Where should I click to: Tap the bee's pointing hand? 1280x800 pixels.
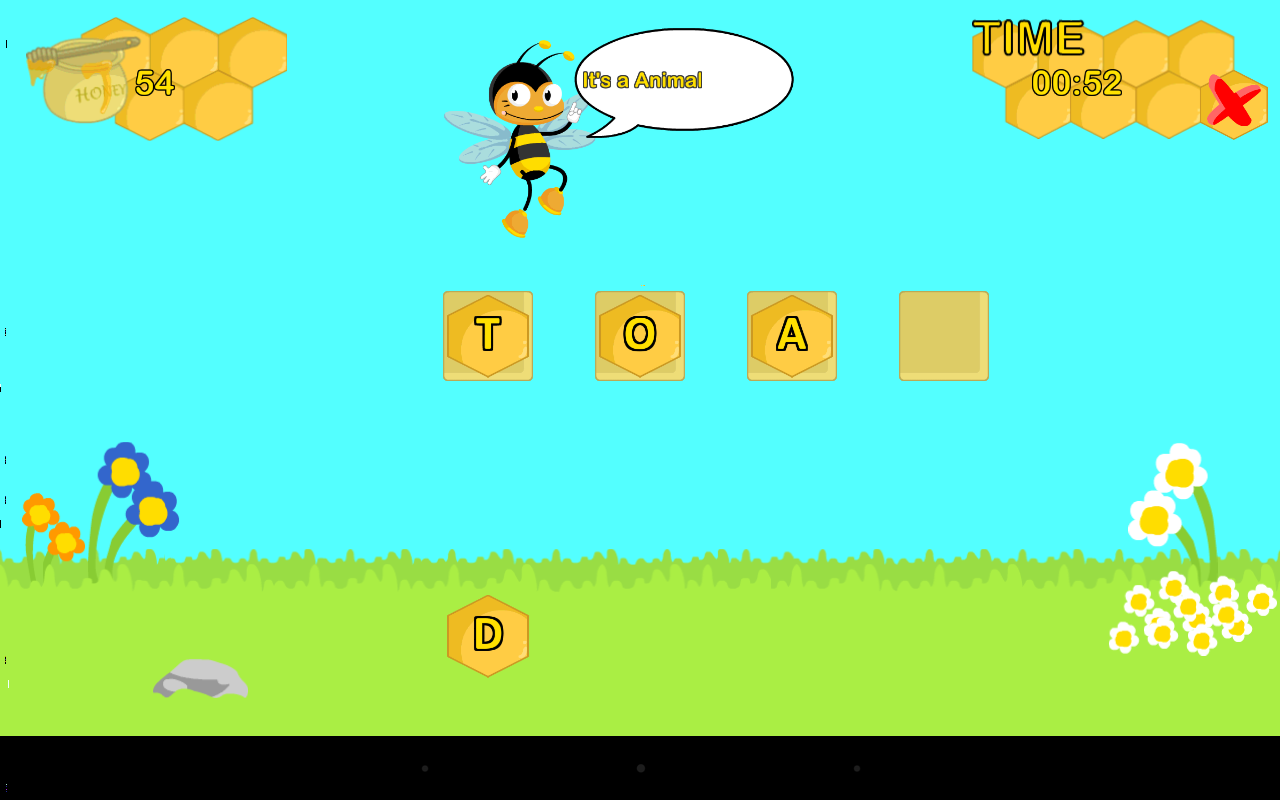575,112
